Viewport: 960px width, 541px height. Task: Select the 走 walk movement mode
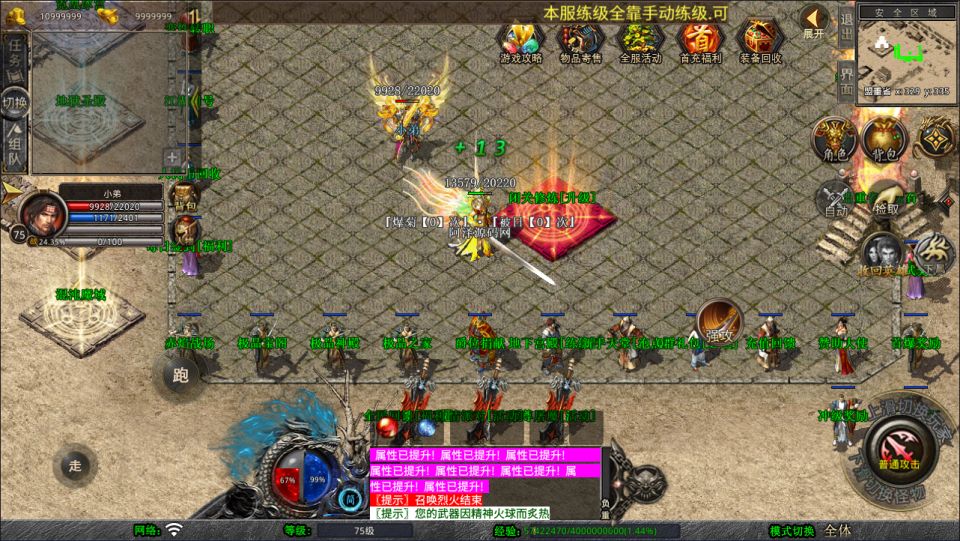[x=75, y=465]
